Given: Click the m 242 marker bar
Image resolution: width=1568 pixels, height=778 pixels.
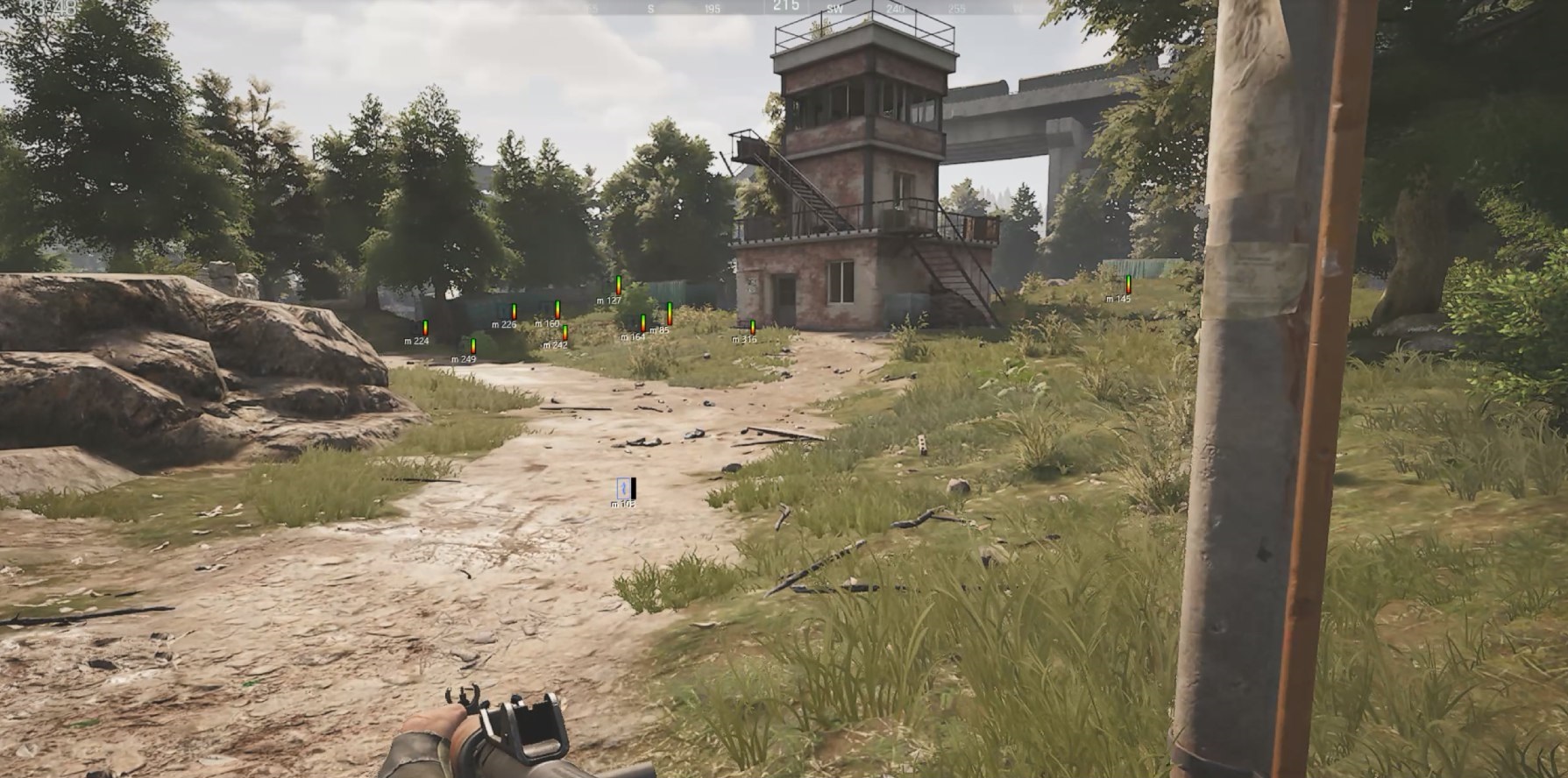Looking at the screenshot, I should (565, 332).
